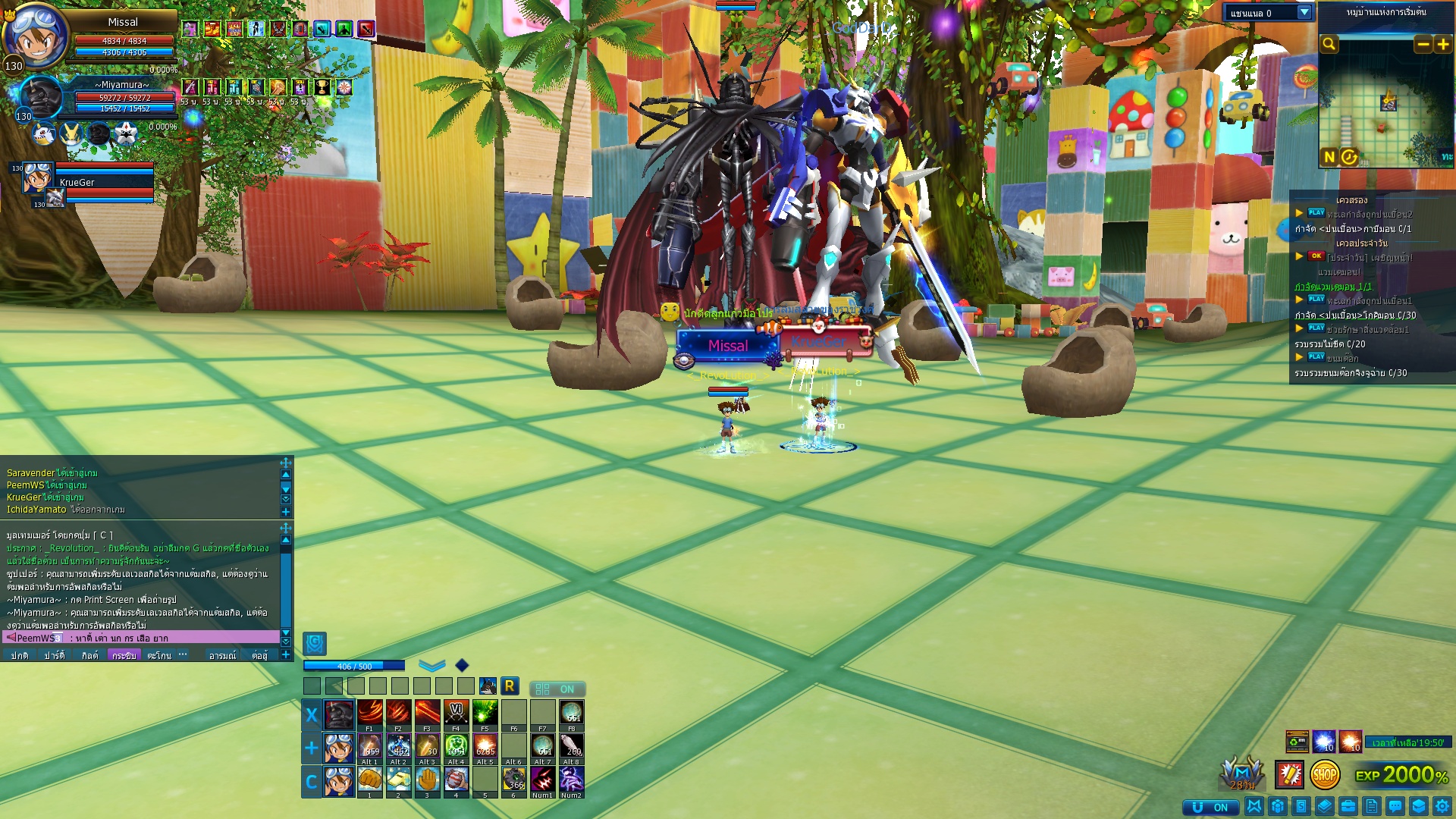Open the briefcase inventory icon
The height and width of the screenshot is (819, 1456).
pos(1348,807)
